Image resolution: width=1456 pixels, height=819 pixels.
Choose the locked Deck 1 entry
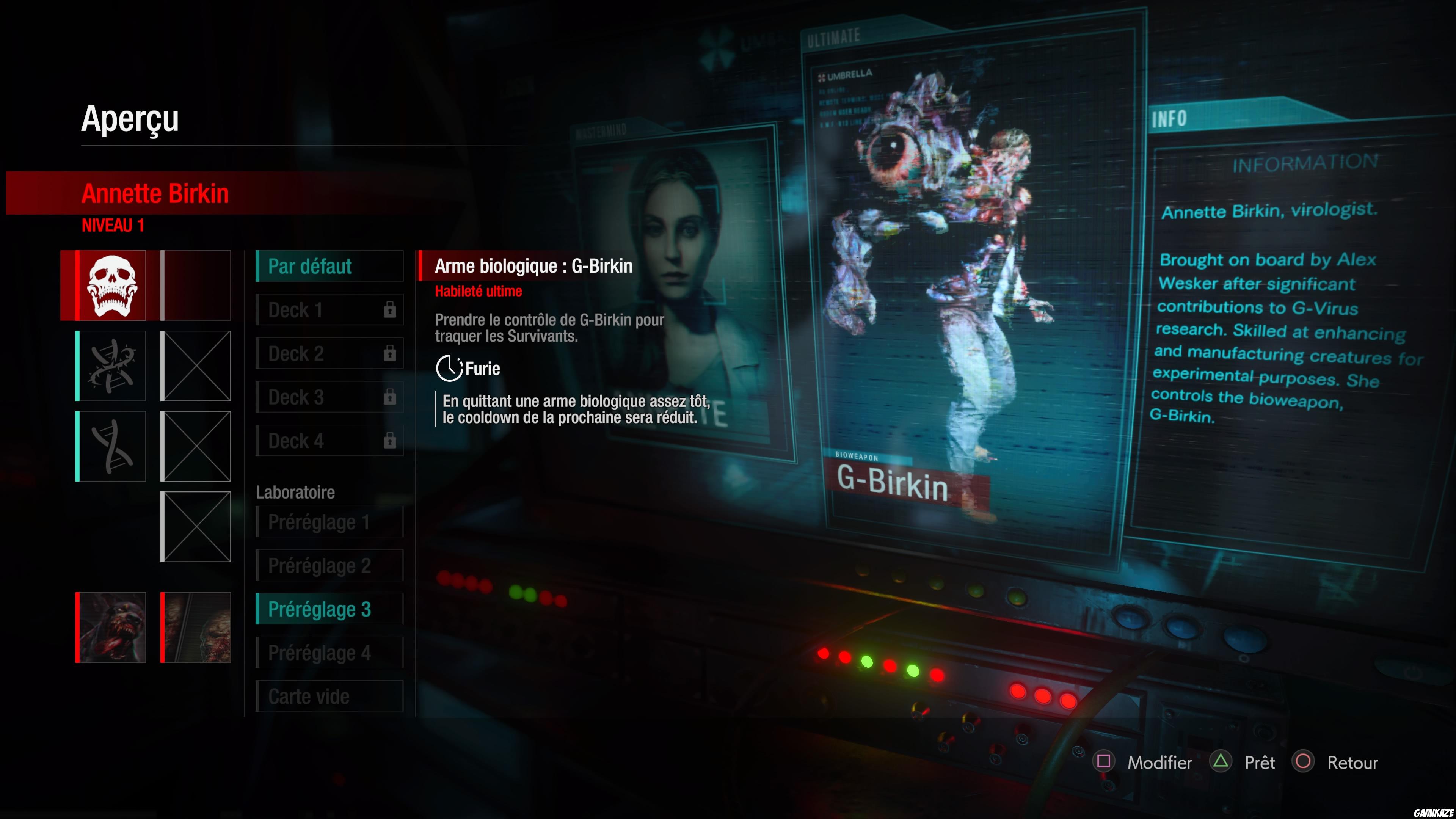(x=329, y=310)
